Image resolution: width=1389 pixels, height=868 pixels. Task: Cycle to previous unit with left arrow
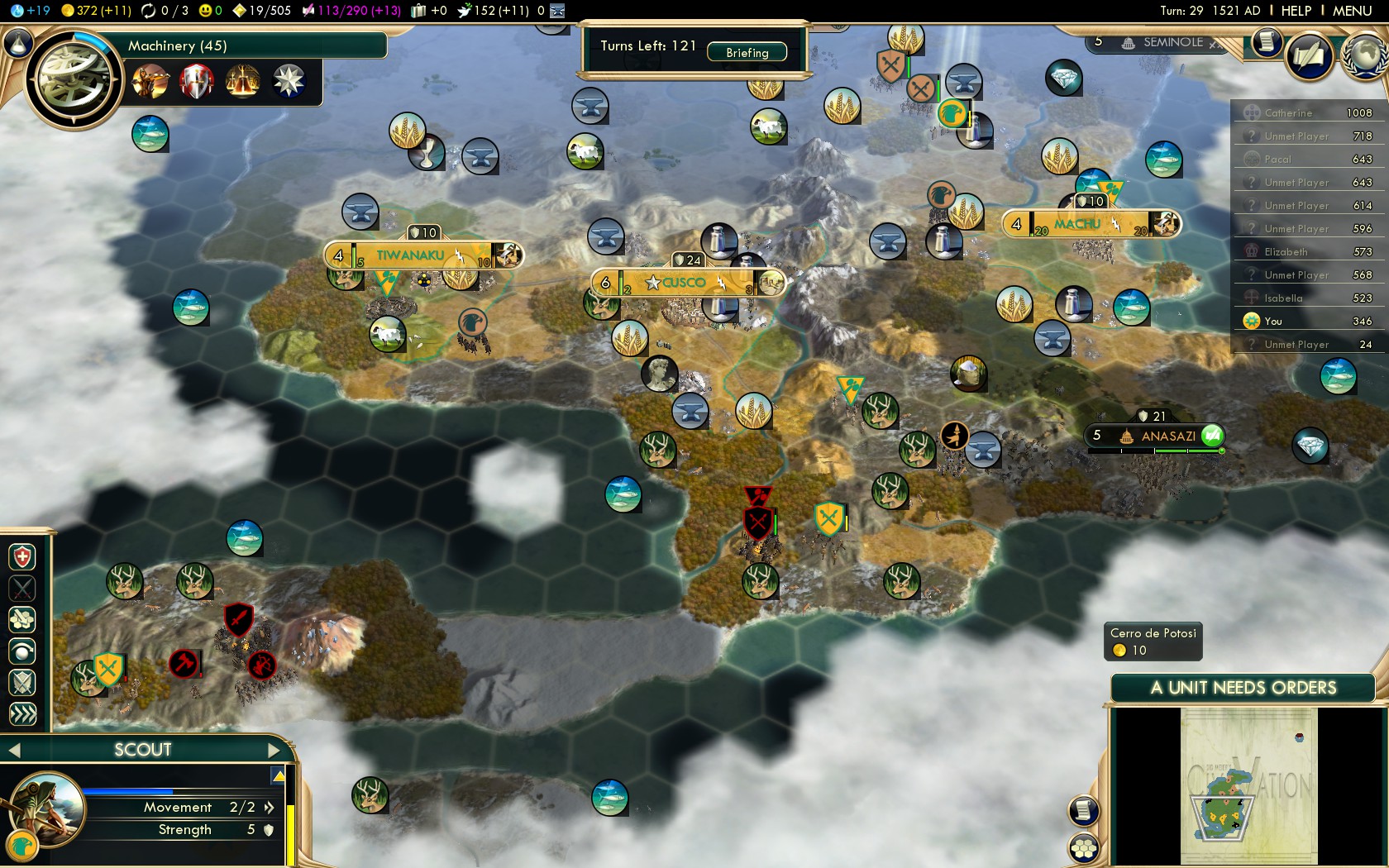(x=14, y=750)
